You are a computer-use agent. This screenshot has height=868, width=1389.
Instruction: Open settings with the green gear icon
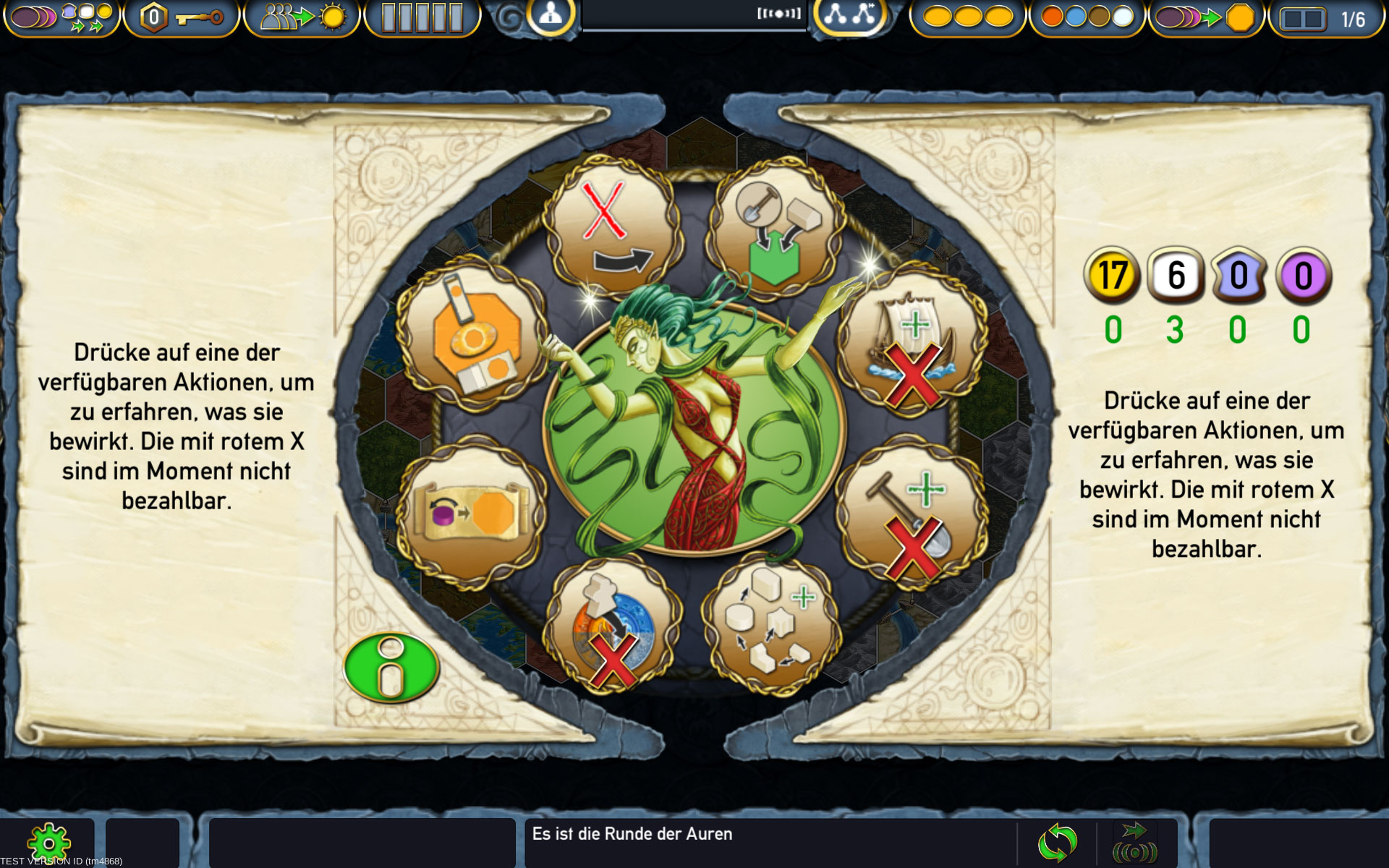coord(48,843)
